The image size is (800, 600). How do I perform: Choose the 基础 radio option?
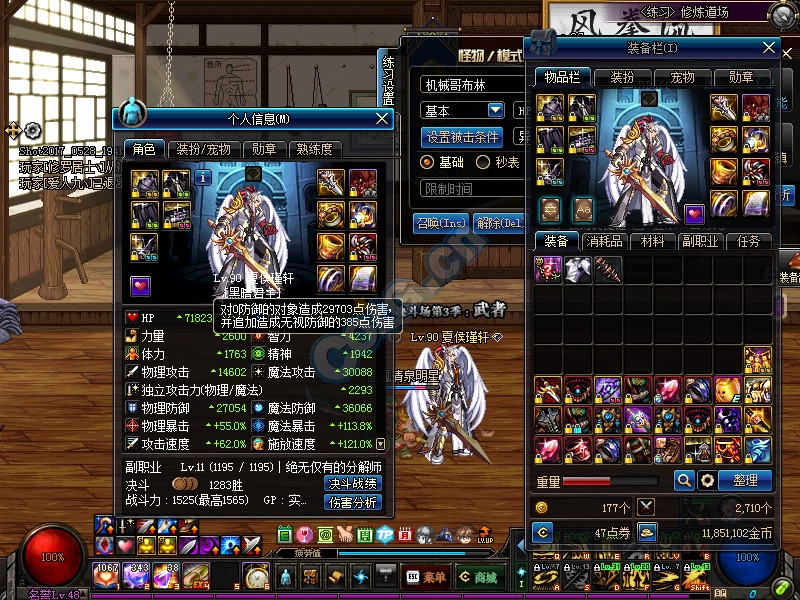click(x=428, y=162)
